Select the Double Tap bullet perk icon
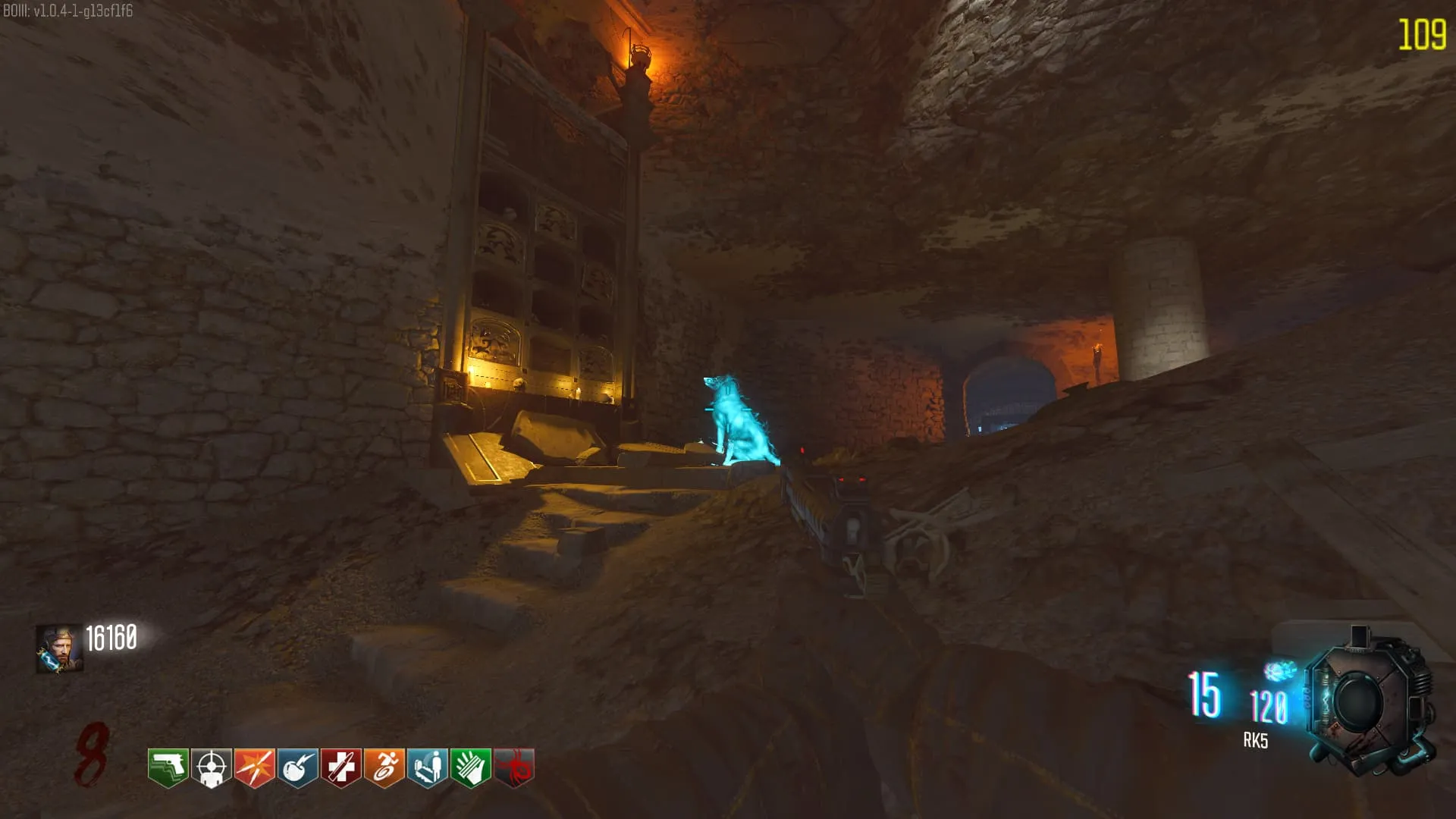1456x819 pixels. [x=254, y=767]
